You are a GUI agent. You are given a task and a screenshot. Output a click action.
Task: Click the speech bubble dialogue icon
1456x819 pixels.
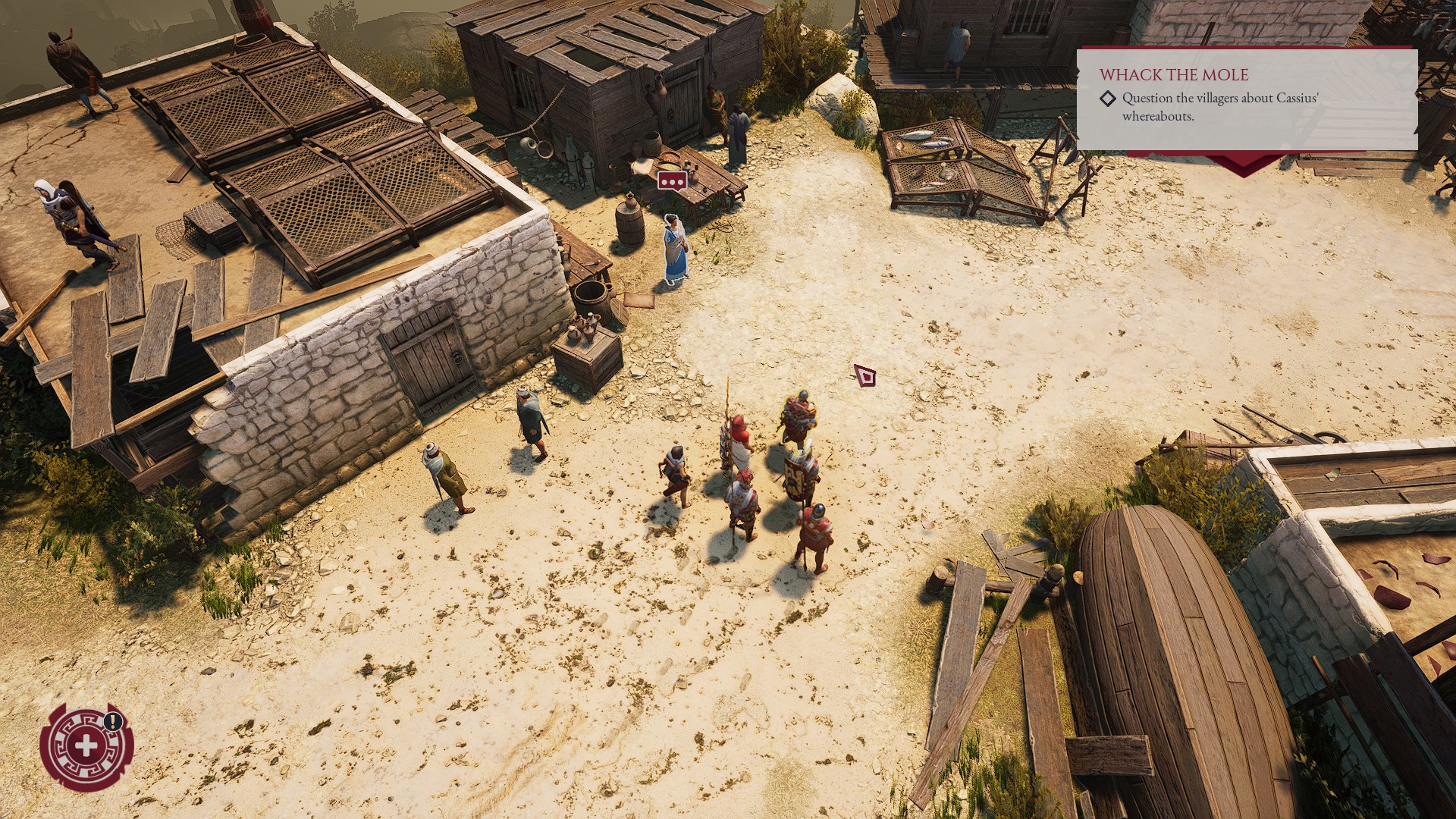tap(672, 181)
